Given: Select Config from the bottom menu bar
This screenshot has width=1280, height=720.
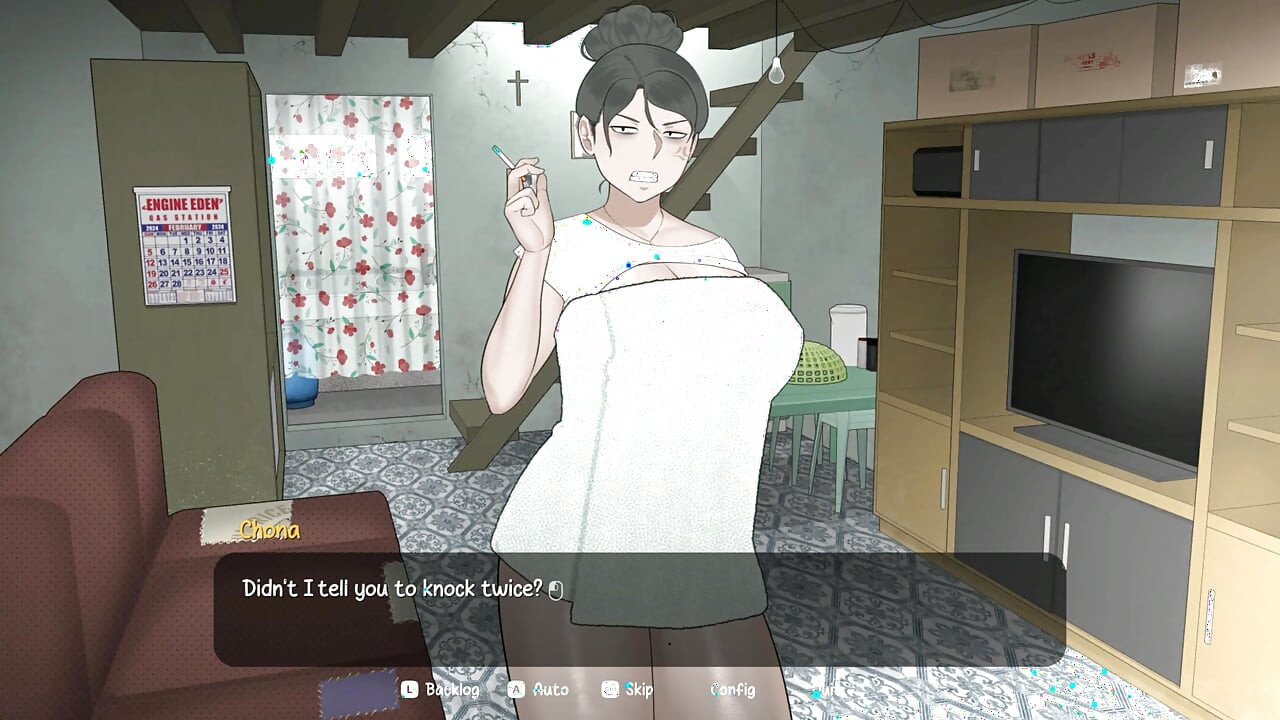Looking at the screenshot, I should tap(732, 690).
